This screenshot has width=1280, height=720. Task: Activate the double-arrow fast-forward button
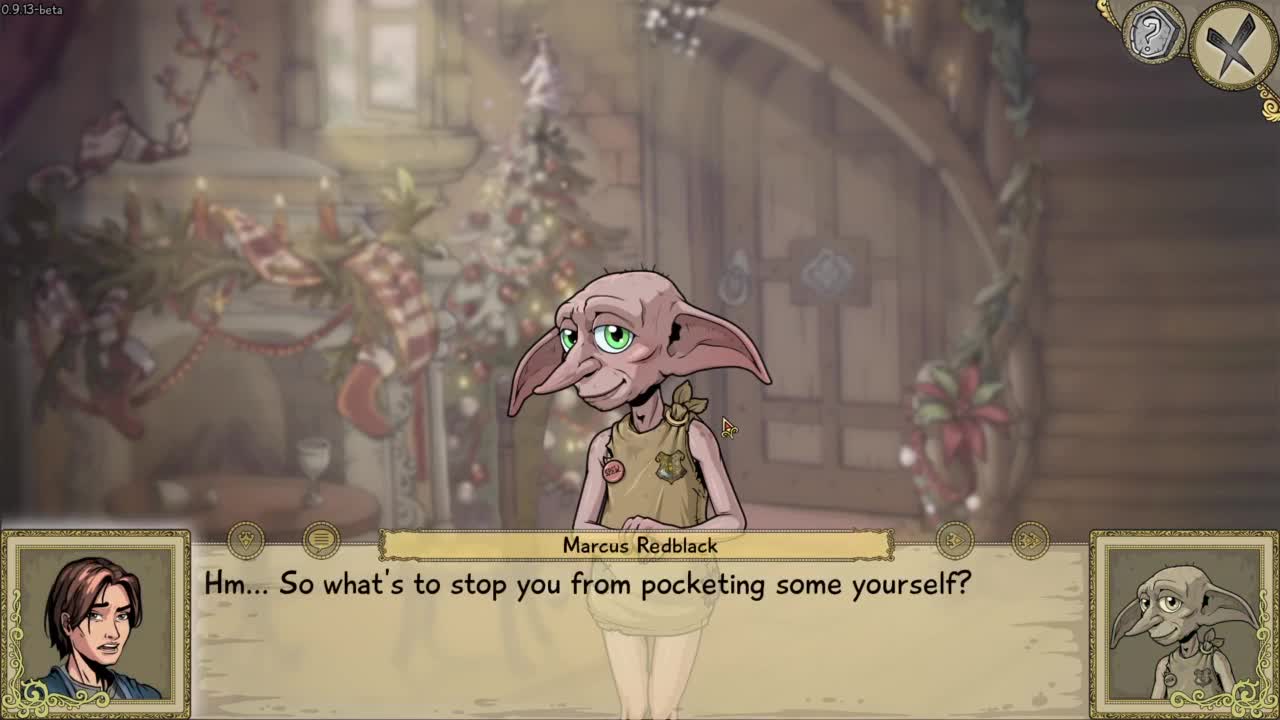click(1030, 541)
